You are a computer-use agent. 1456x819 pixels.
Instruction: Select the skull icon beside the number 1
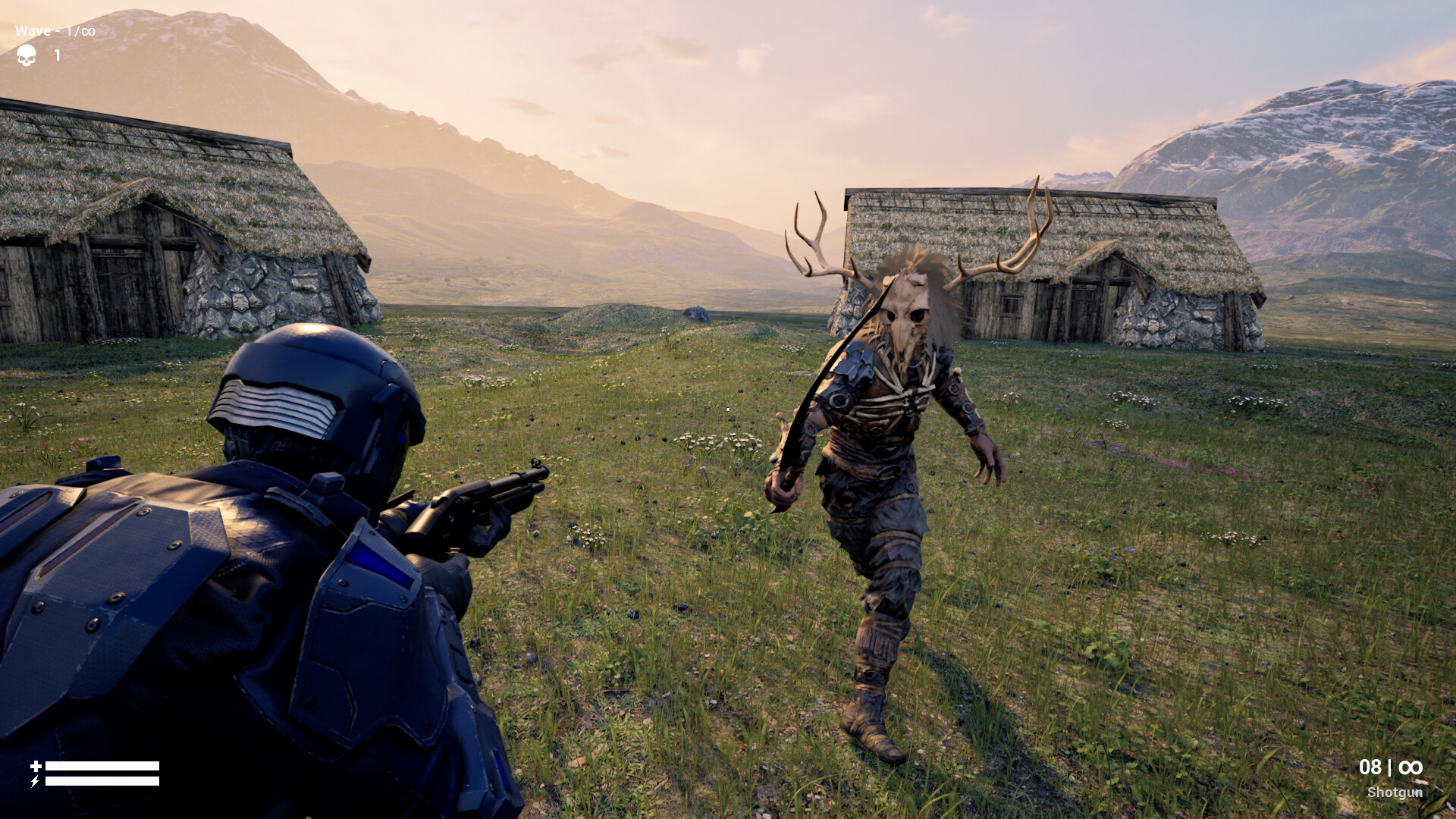(x=27, y=55)
